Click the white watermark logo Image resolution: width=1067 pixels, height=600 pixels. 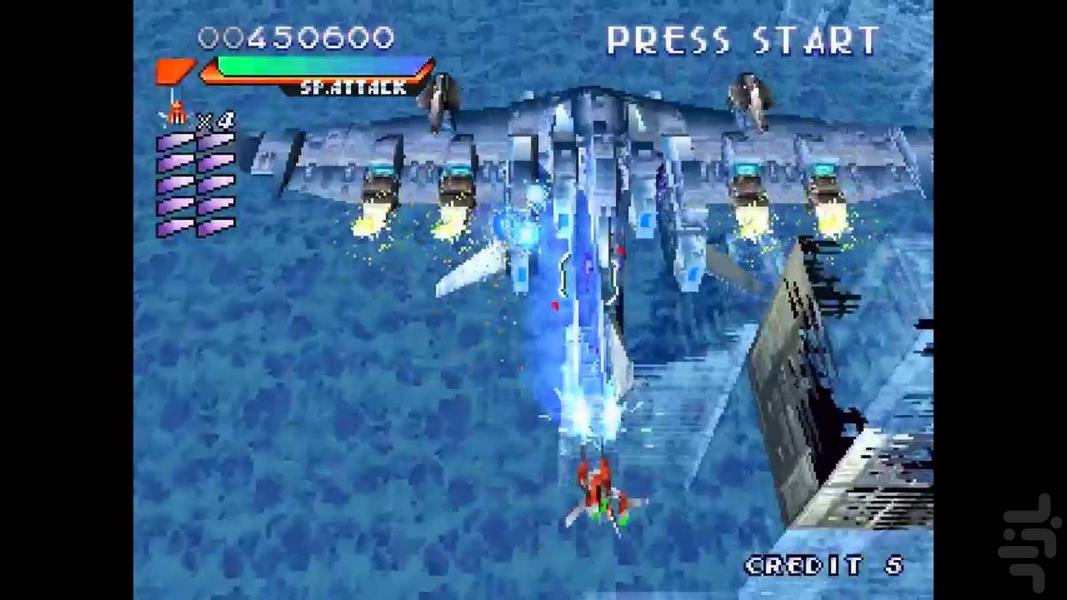click(x=1029, y=546)
